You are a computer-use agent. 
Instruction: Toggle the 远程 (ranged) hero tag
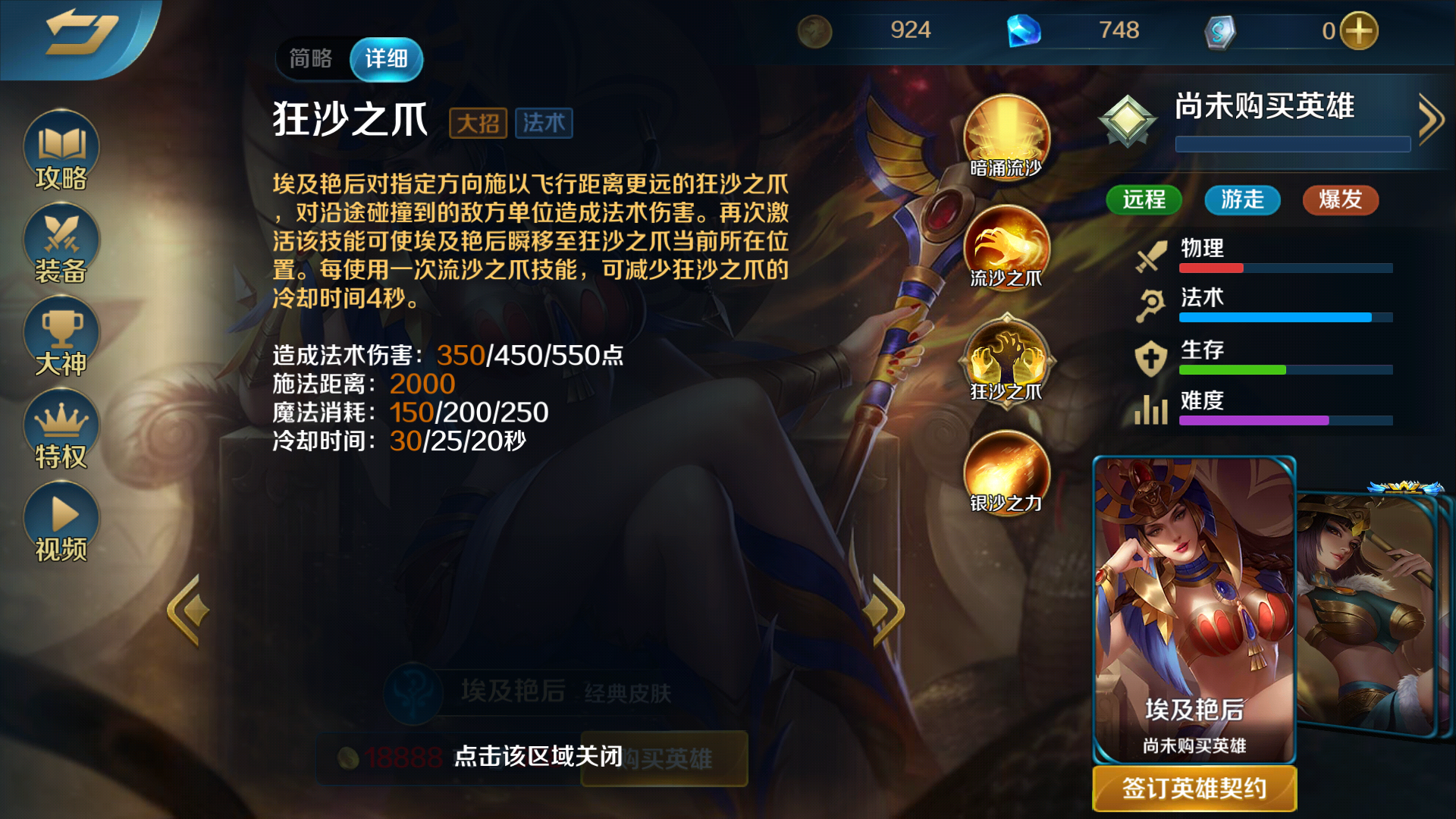pos(1144,200)
